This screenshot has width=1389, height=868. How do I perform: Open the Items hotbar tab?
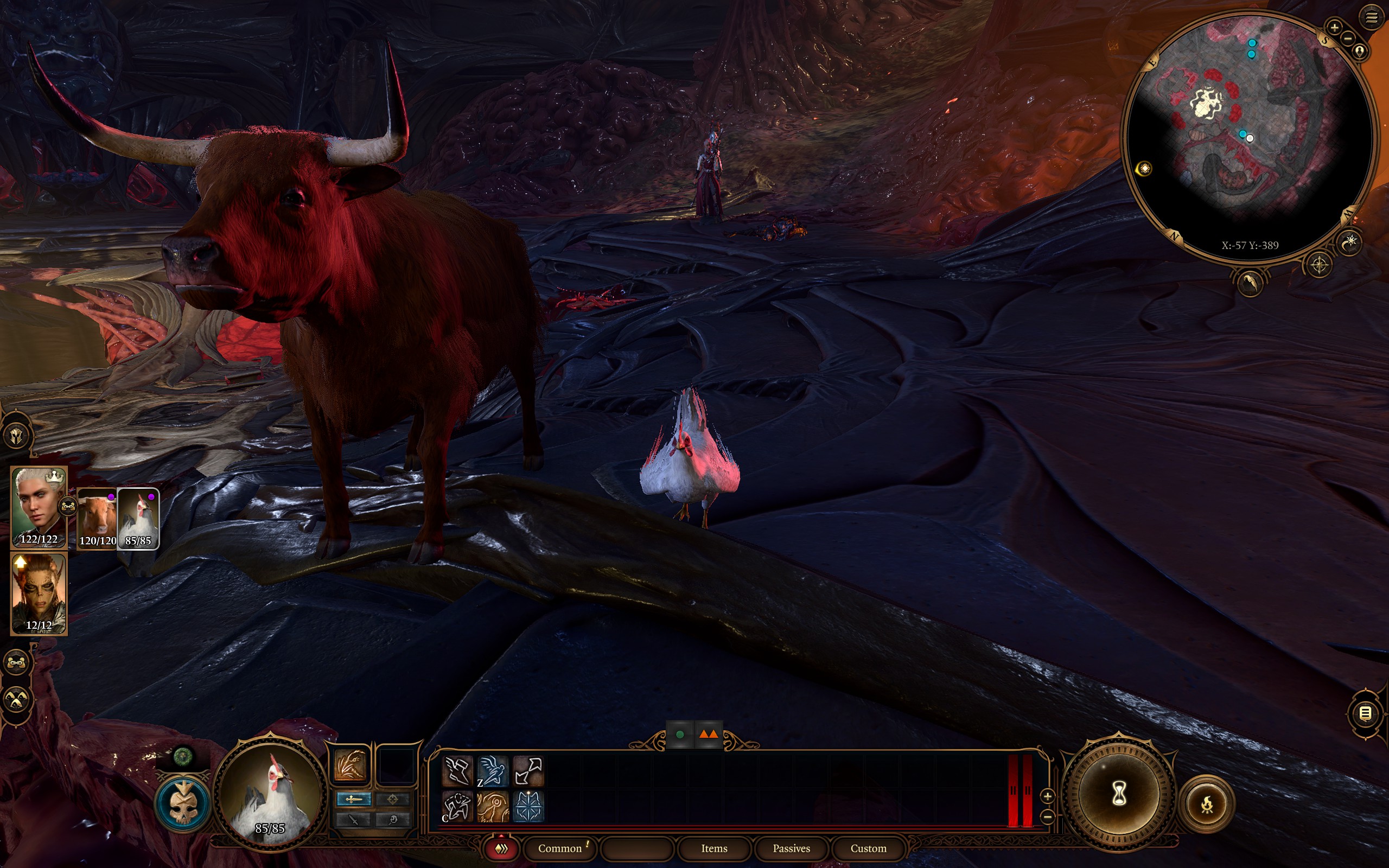pyautogui.click(x=714, y=848)
